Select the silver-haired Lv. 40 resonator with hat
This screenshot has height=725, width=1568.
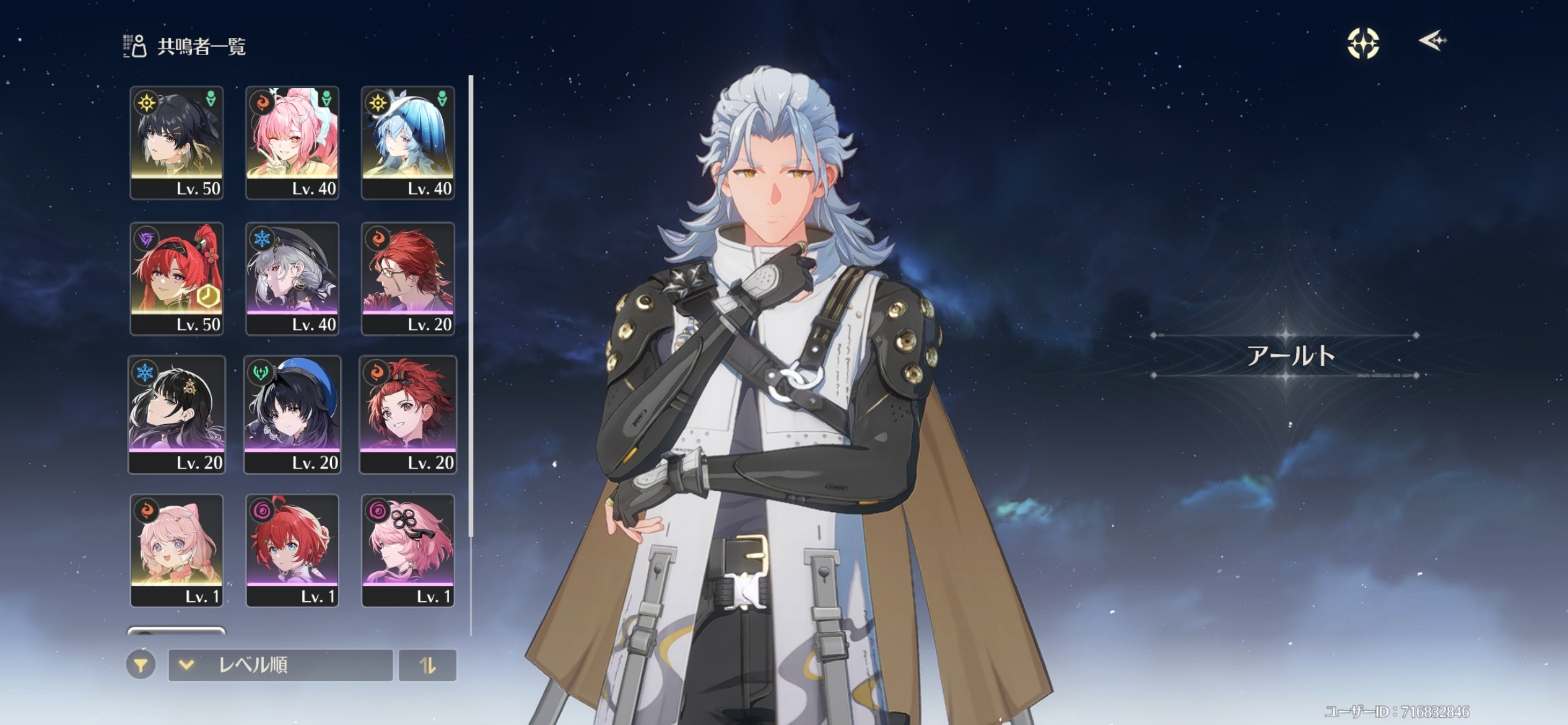tap(292, 278)
